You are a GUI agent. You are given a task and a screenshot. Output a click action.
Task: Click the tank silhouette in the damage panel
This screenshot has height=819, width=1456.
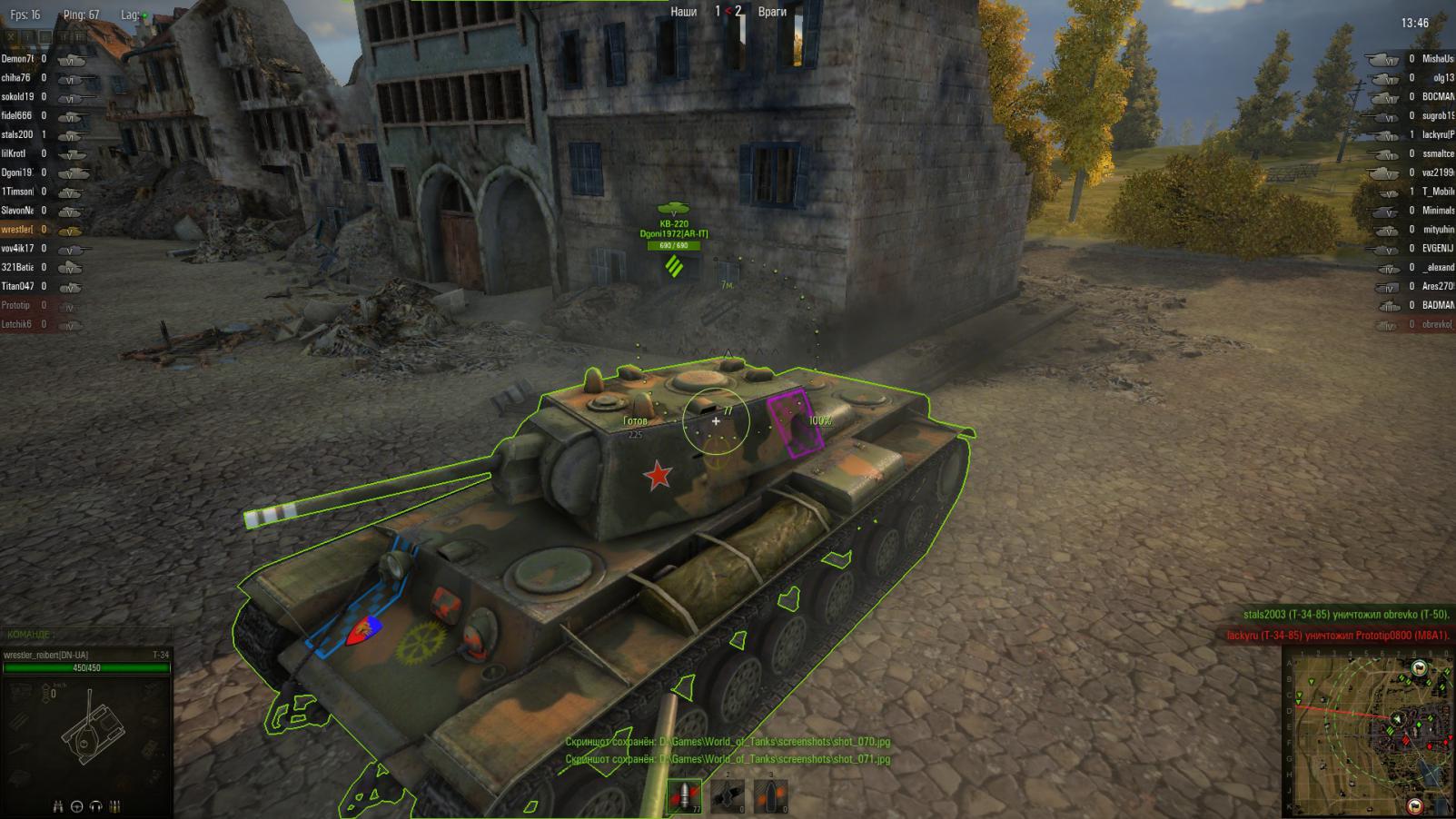tap(91, 730)
